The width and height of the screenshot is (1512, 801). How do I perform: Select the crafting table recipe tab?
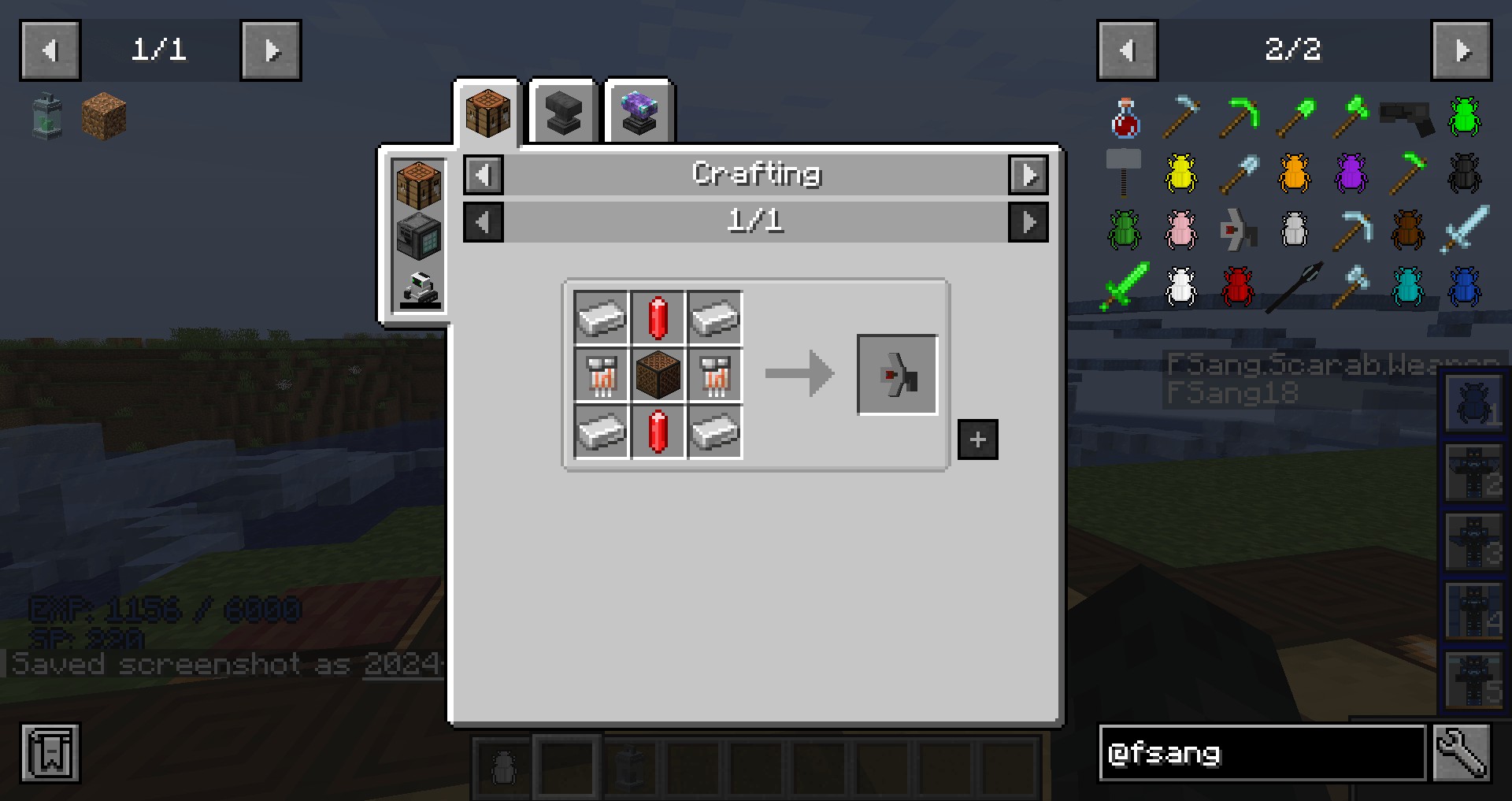(487, 113)
